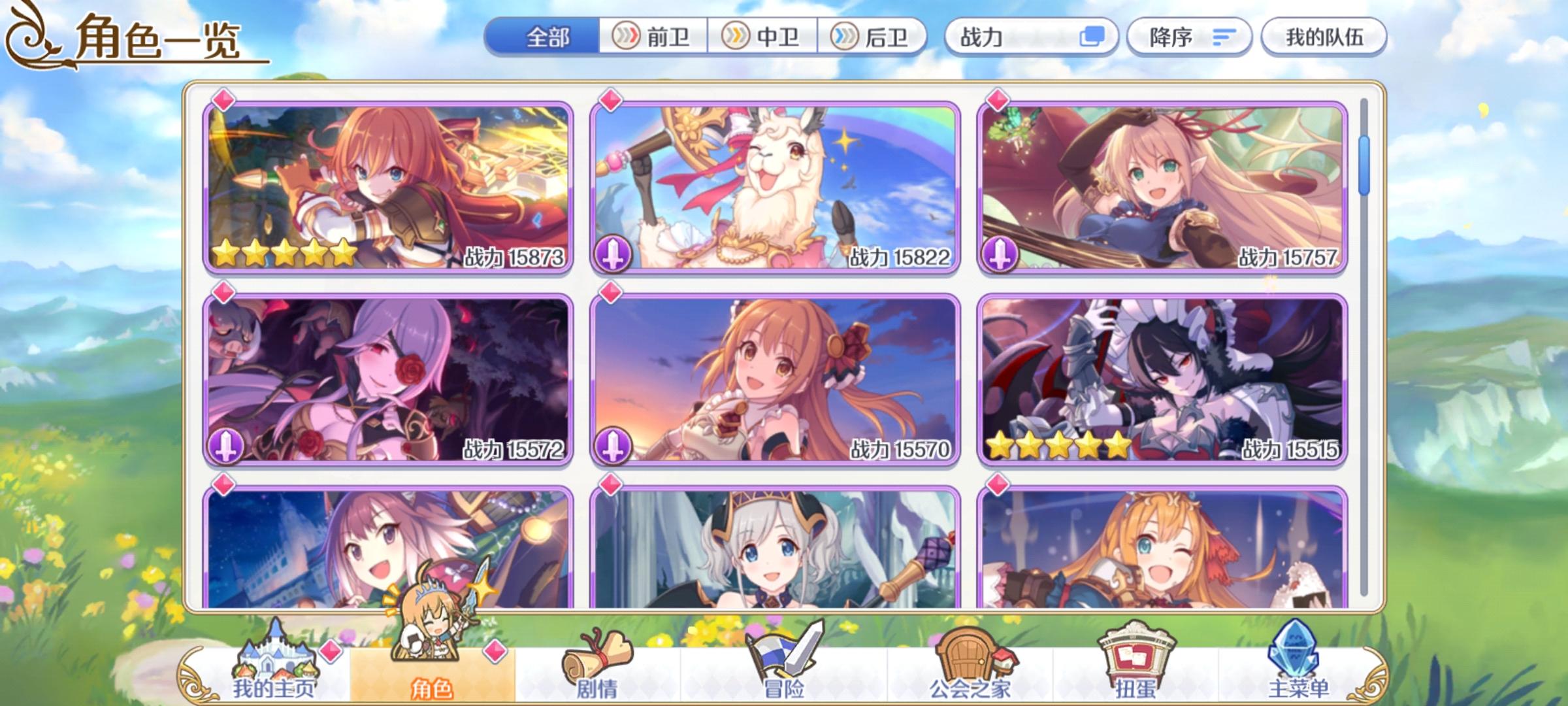Select the 15873 power character card
Screen dimensions: 1568x706
point(389,182)
